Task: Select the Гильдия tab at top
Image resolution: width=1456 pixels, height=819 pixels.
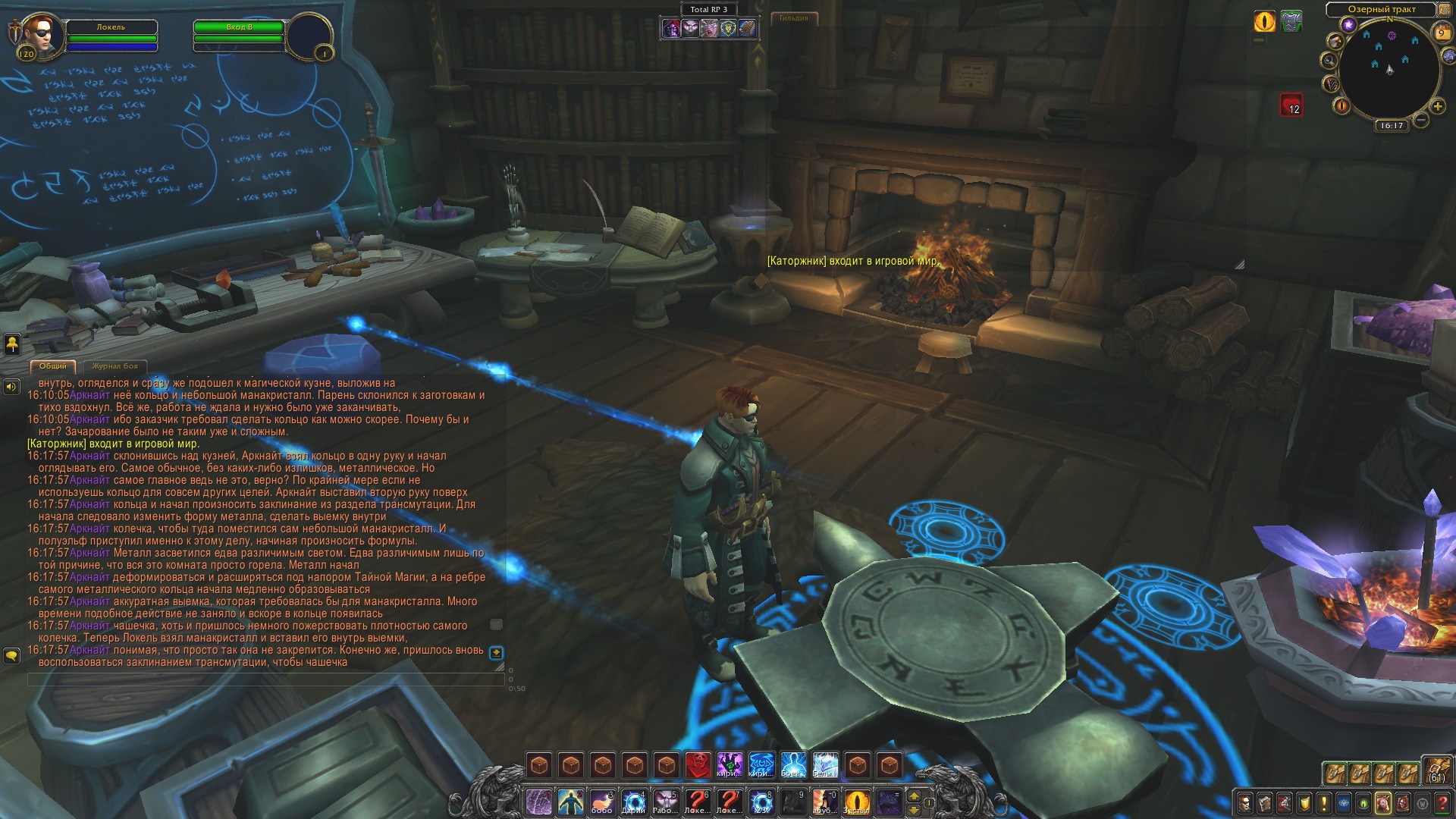Action: 794,17
